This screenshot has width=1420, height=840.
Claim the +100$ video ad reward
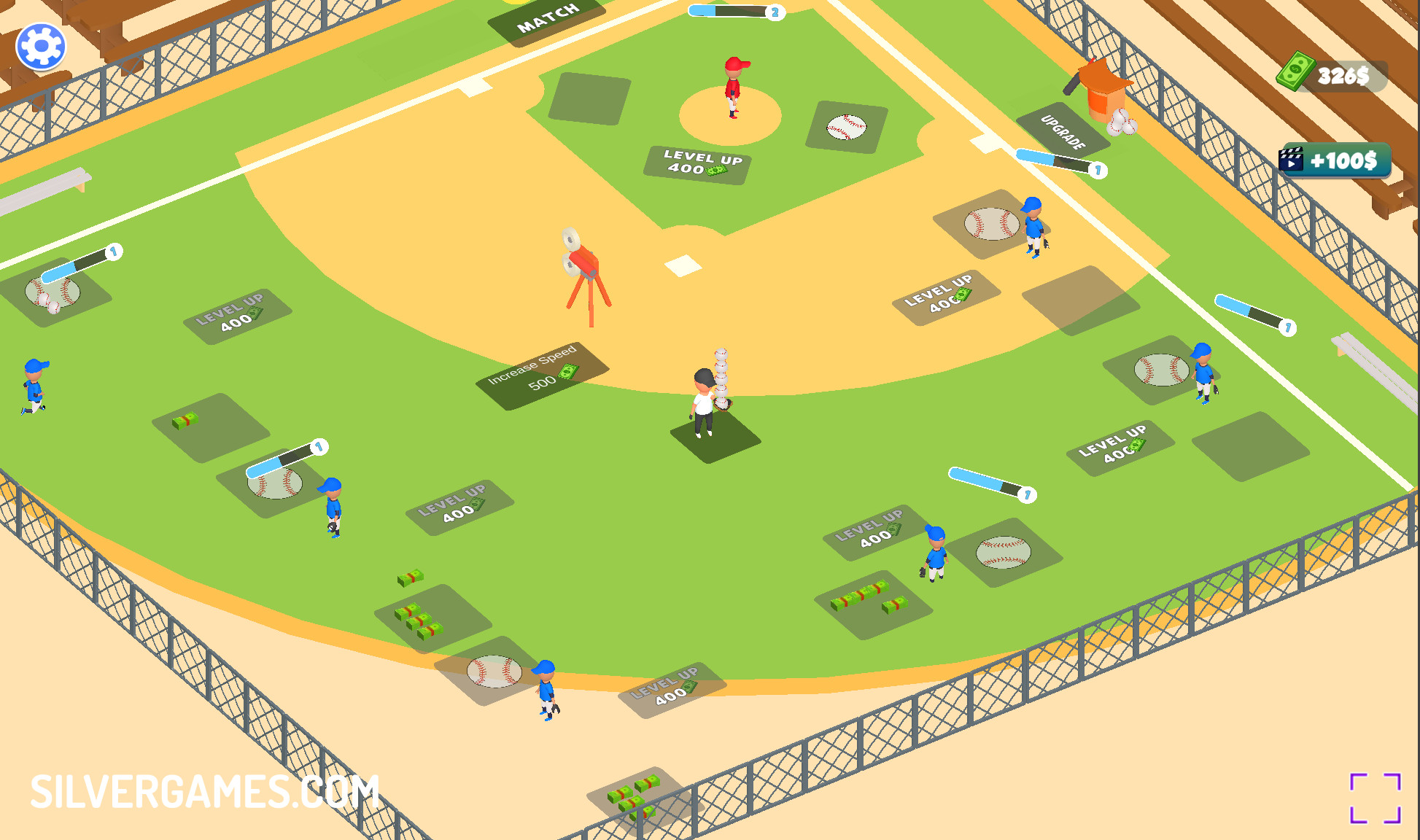tap(1334, 160)
